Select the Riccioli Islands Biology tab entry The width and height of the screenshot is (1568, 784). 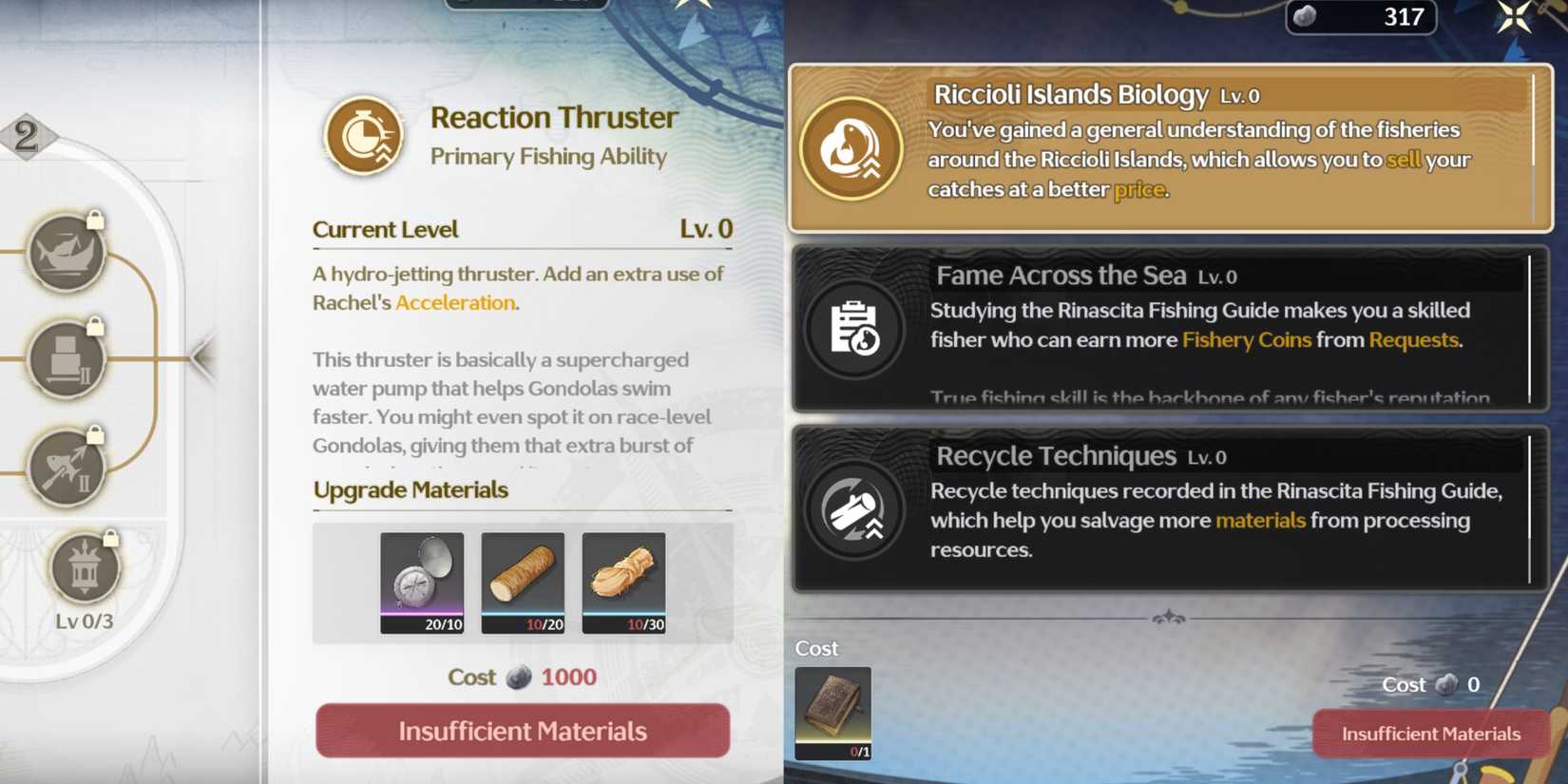(x=1169, y=147)
